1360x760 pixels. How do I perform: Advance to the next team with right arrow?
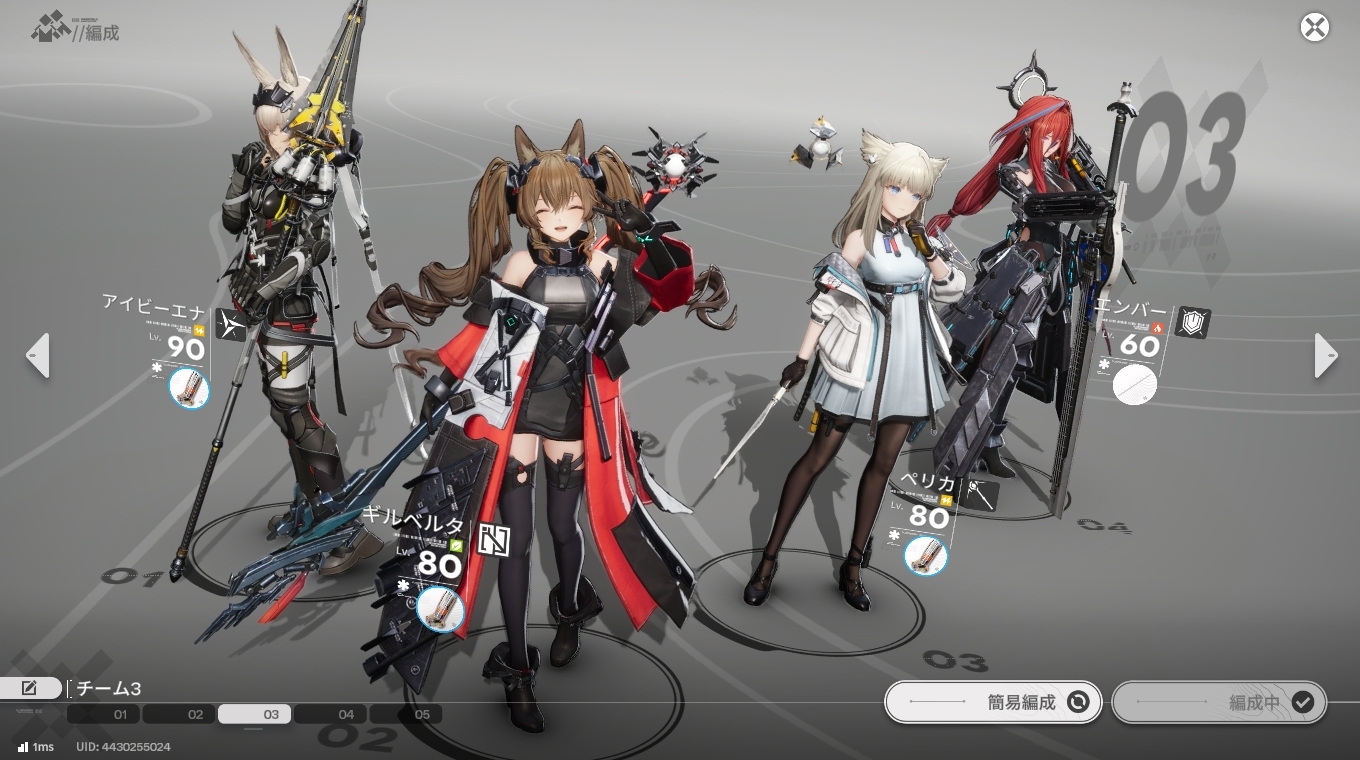coord(1325,355)
